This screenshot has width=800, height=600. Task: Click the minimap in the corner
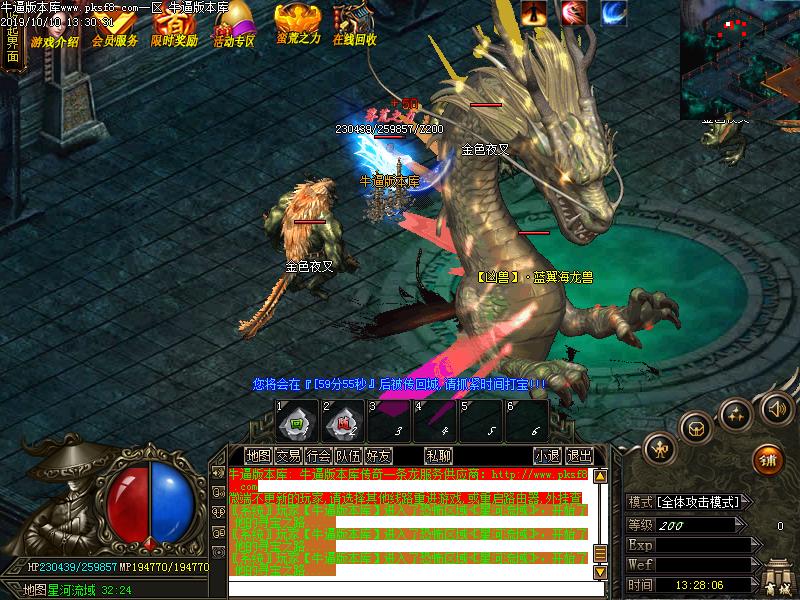click(739, 60)
